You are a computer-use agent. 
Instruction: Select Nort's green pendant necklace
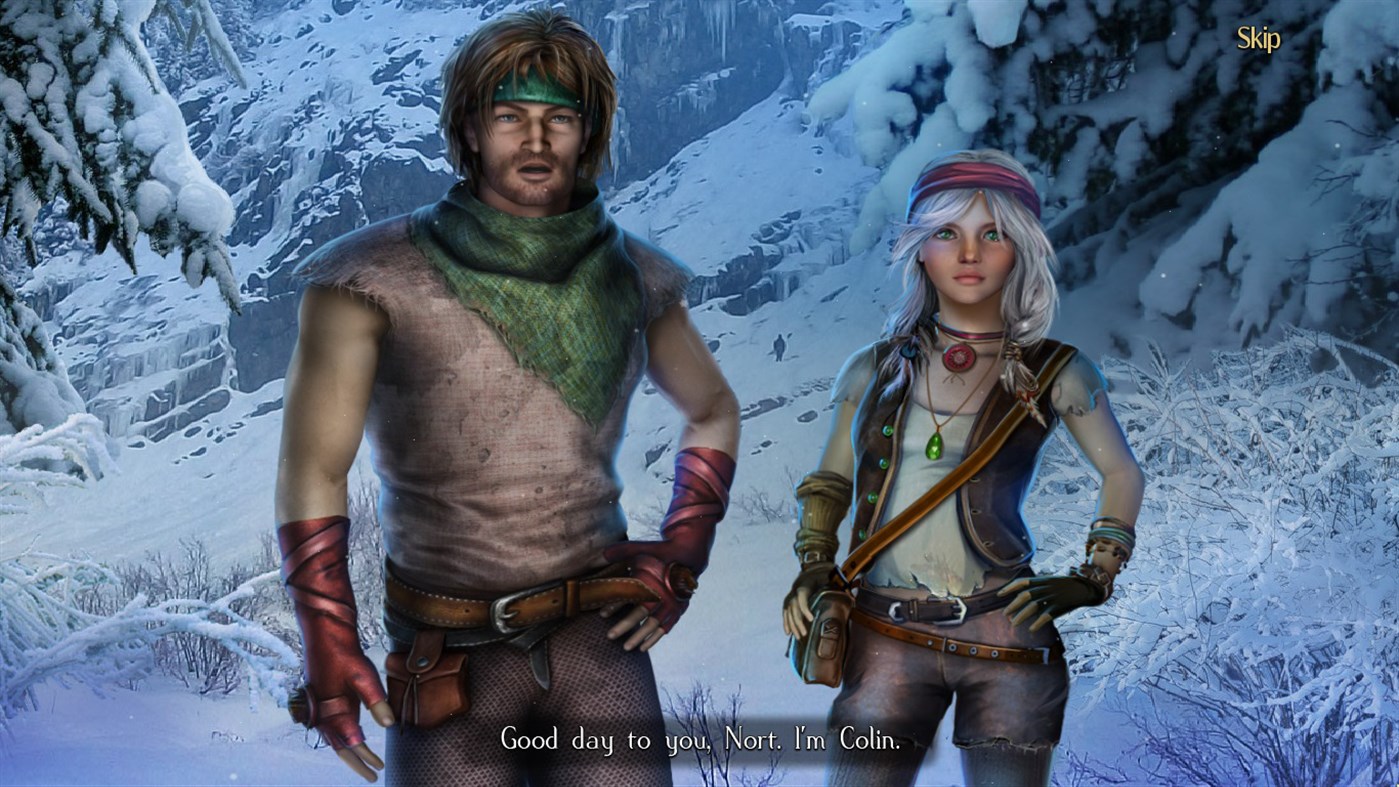coord(936,447)
